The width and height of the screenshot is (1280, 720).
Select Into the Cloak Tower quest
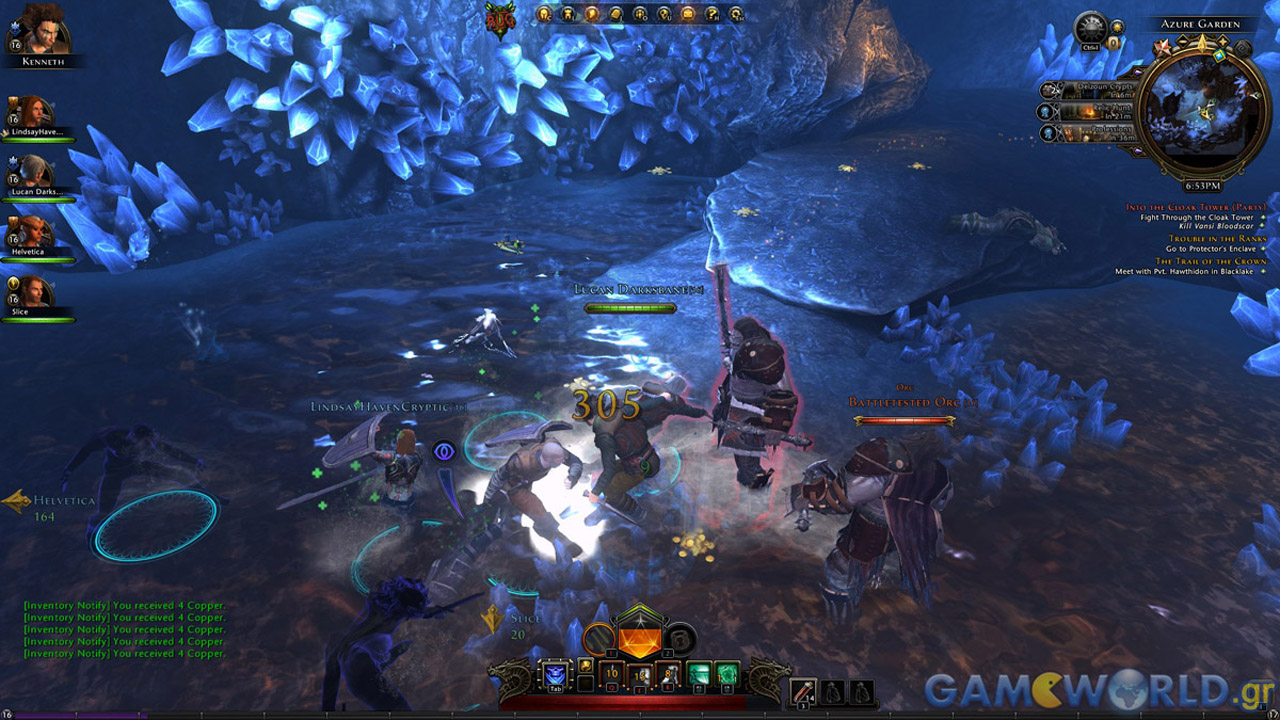(x=1195, y=207)
